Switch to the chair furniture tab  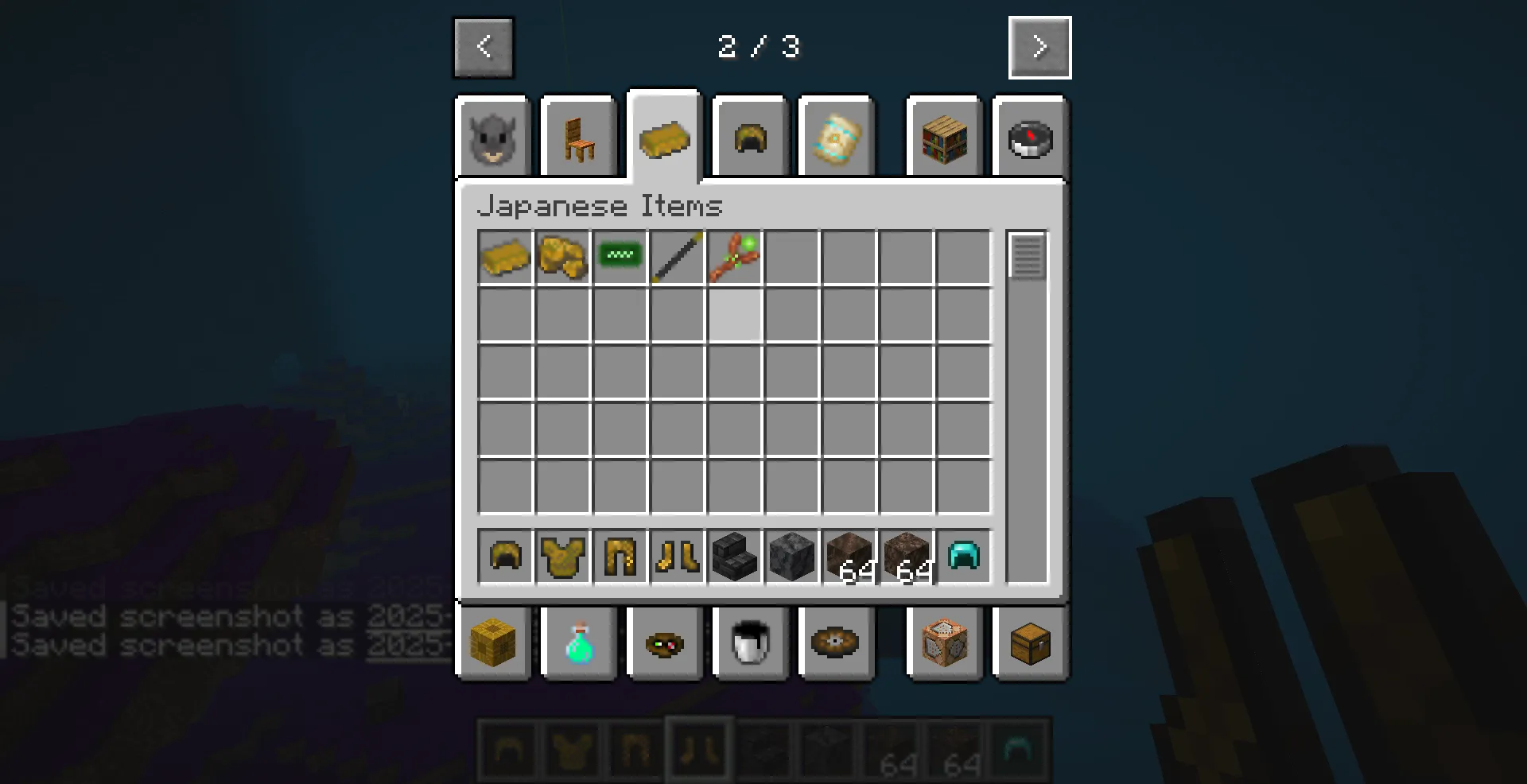[578, 137]
